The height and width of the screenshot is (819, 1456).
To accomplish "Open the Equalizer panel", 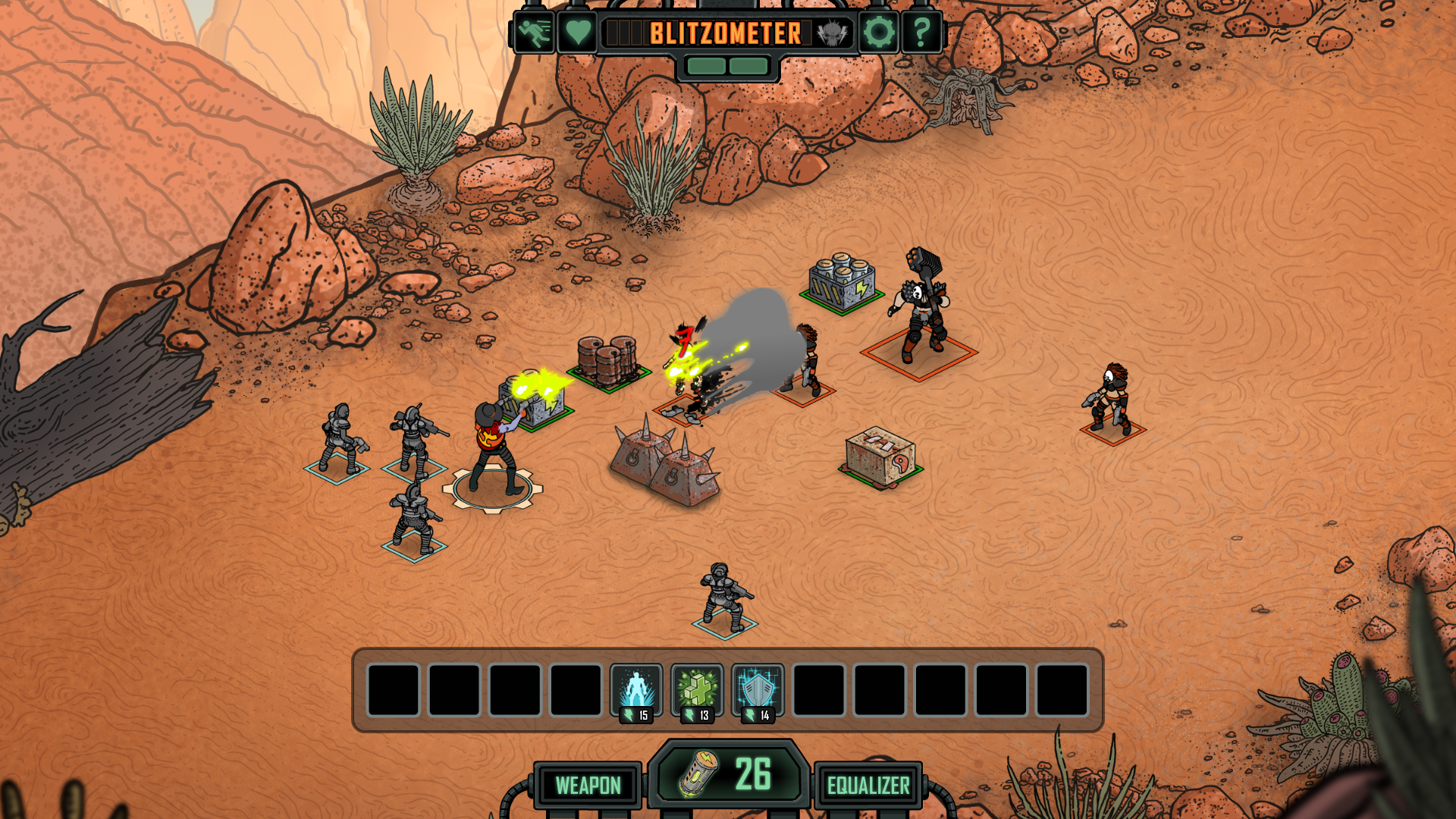I will pos(868,785).
